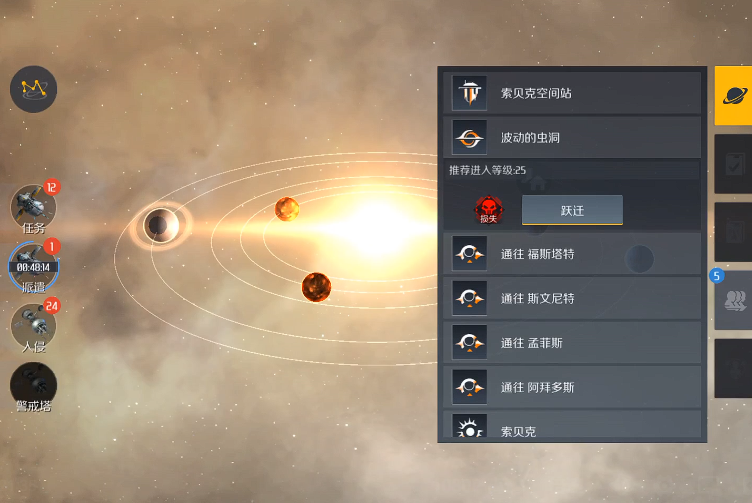Click the 跃迁 warp button
752x503 pixels.
572,210
